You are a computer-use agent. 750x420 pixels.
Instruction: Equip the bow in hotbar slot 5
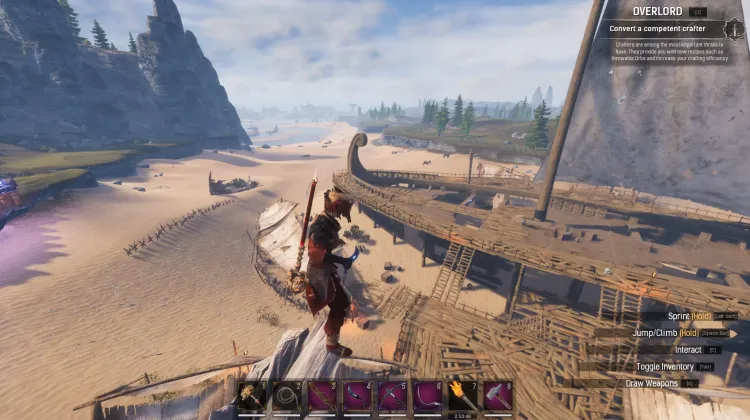(x=392, y=396)
